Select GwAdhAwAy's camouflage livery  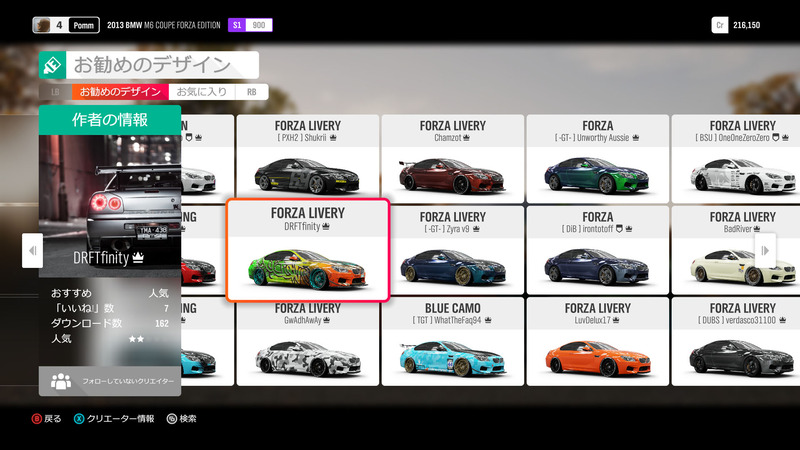pyautogui.click(x=307, y=342)
